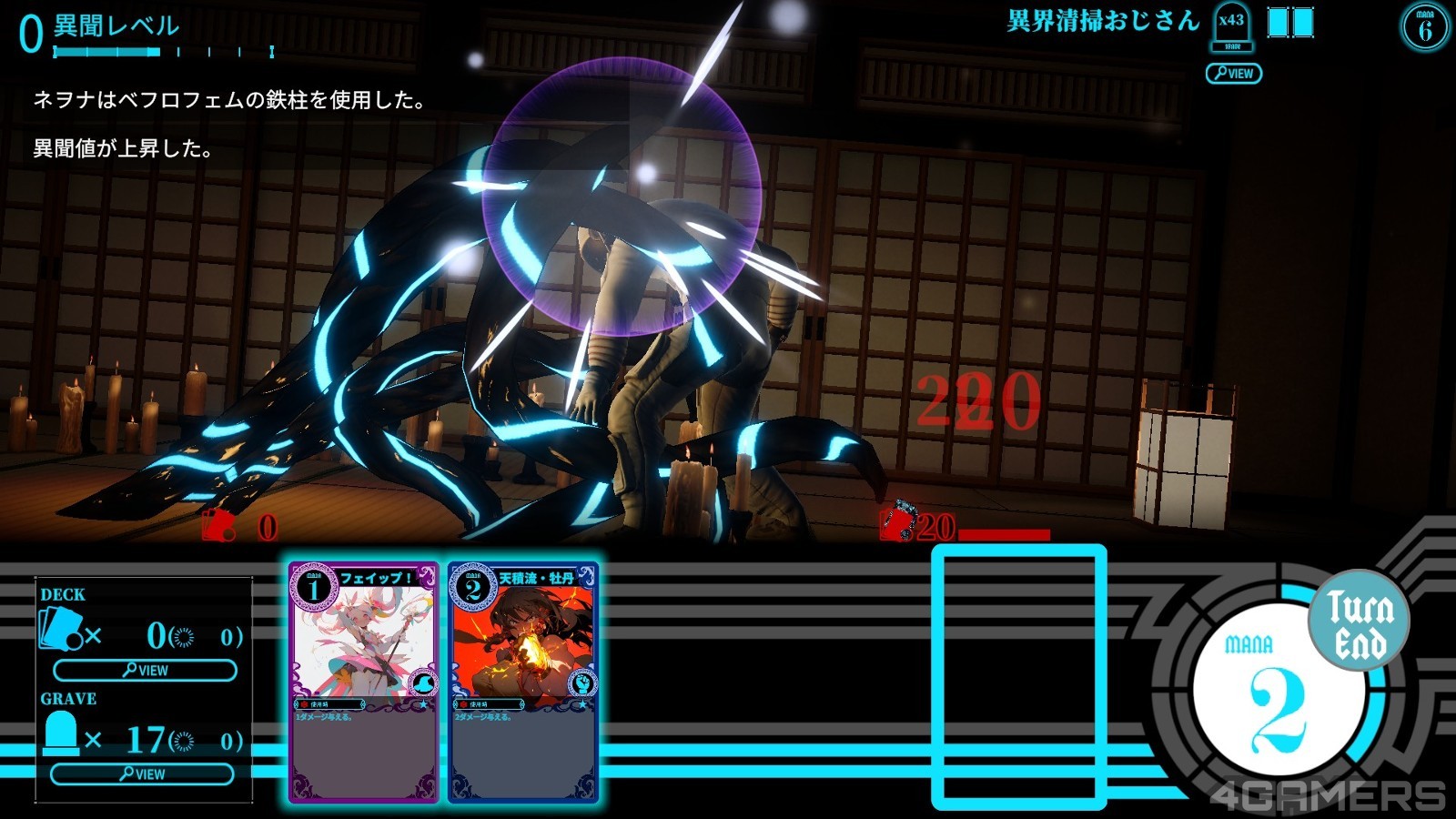Viewport: 1456px width, 819px height.
Task: Play the 天積流・牡丹 card
Action: tap(522, 682)
